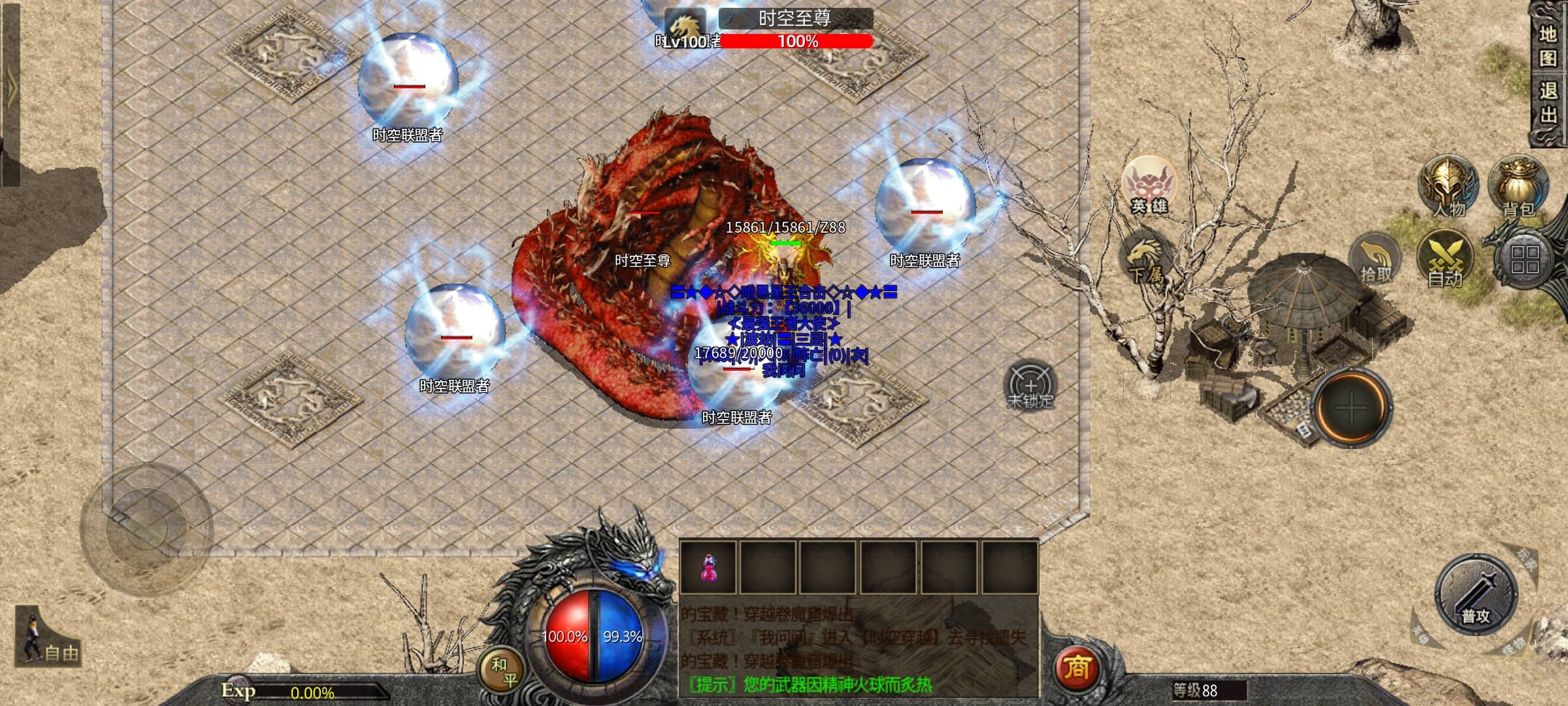Toggle auto-battle (自动) crossed swords
This screenshot has height=706, width=1568.
1445,259
